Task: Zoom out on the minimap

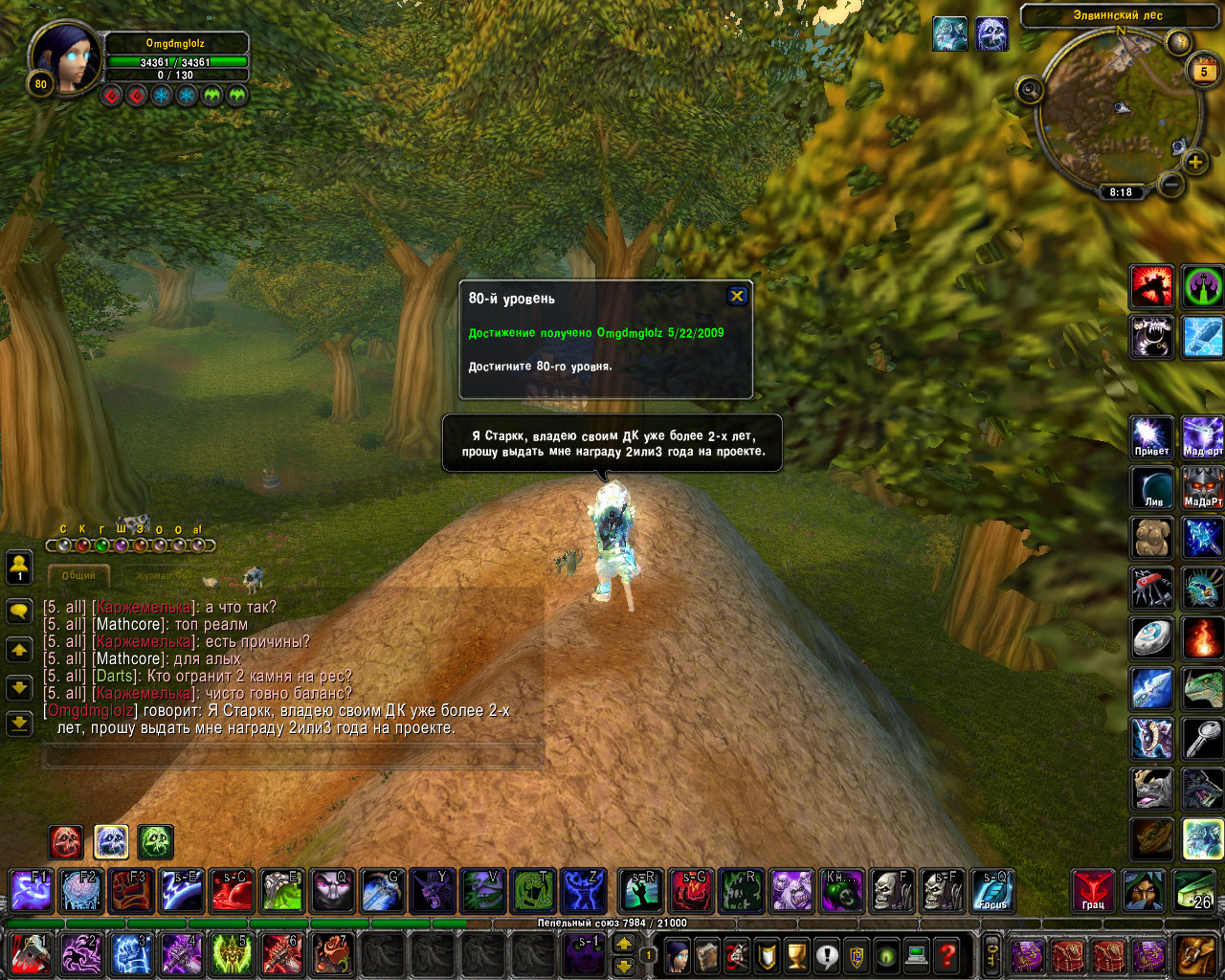Action: [1169, 183]
